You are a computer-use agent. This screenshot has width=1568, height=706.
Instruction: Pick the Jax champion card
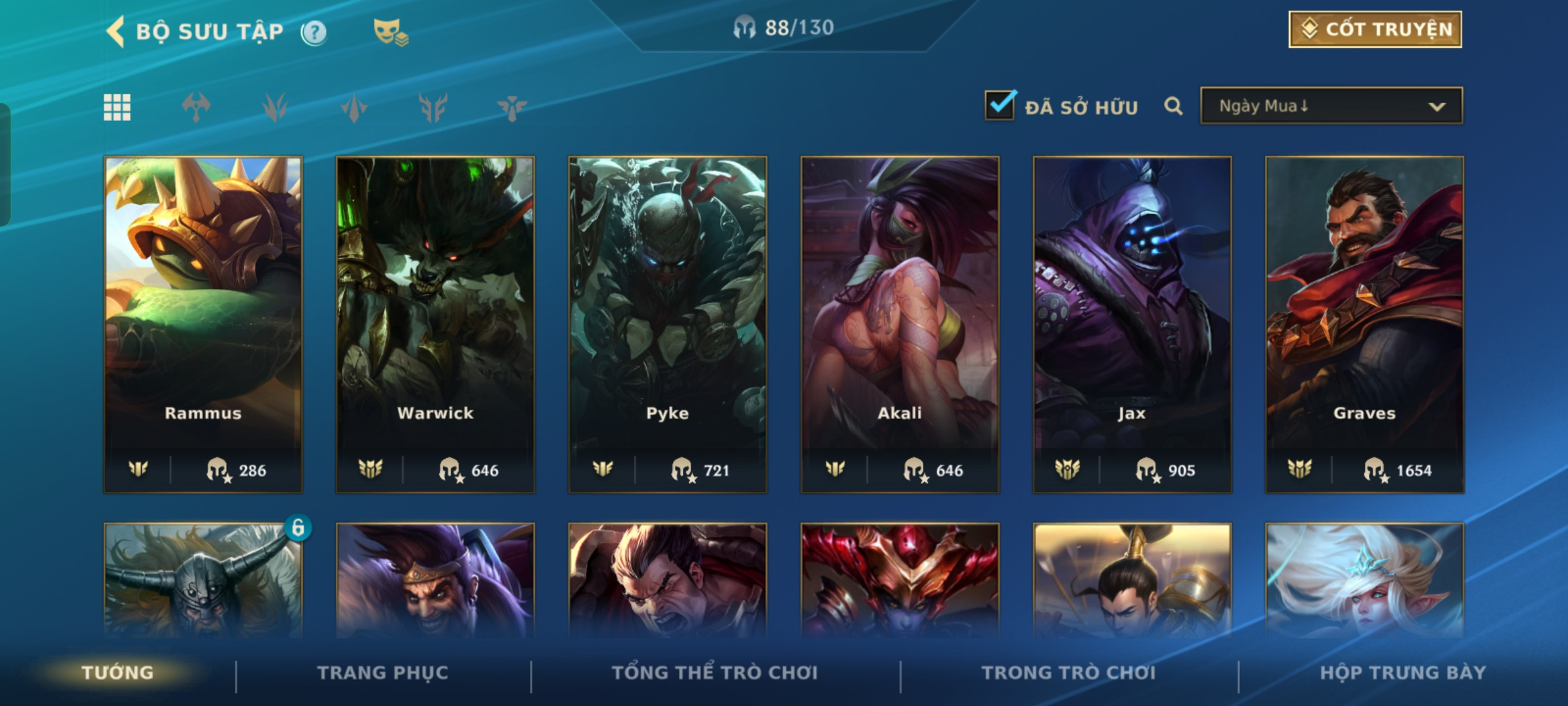point(1132,324)
